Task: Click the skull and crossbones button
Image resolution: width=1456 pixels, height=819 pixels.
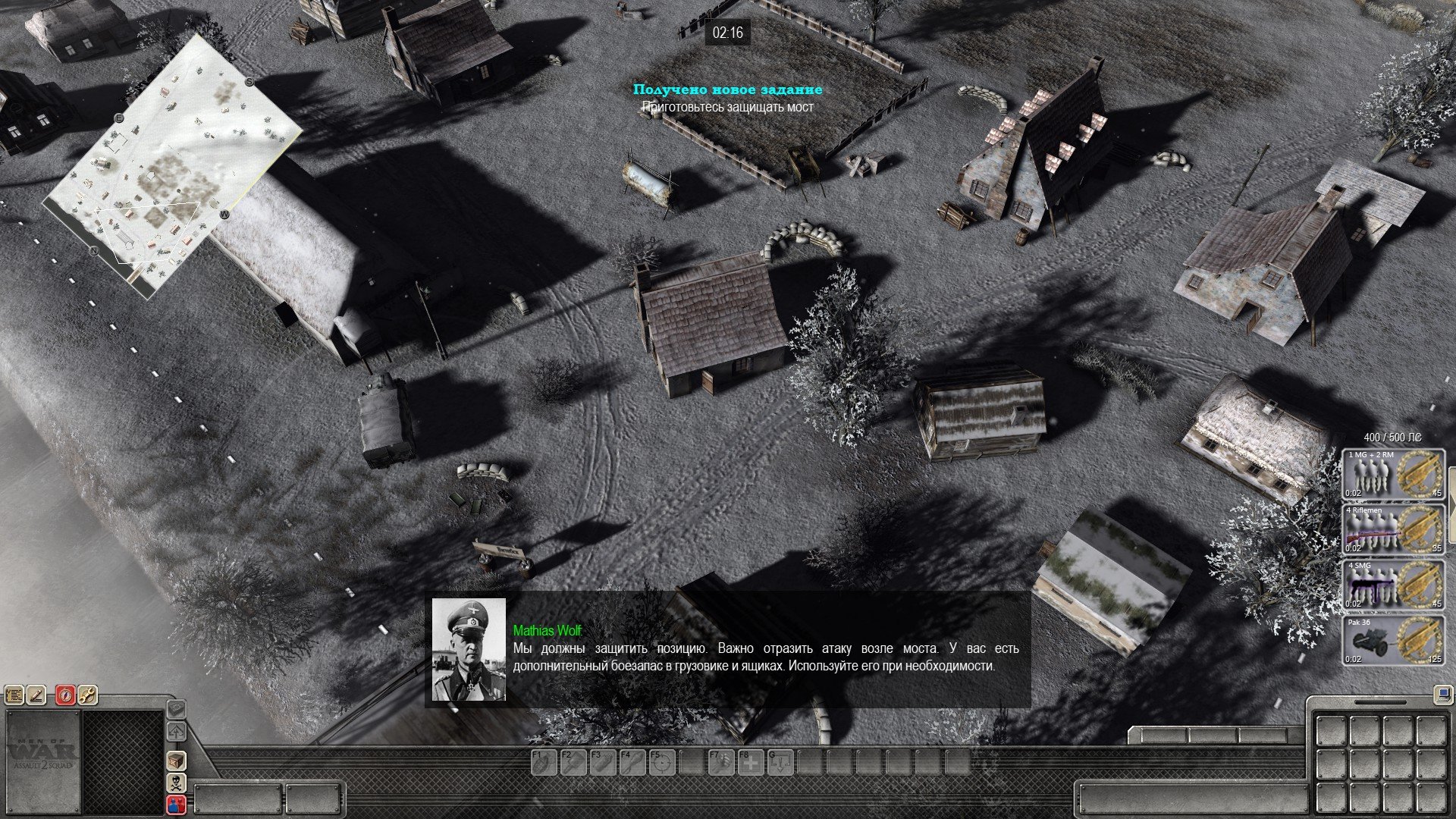Action: tap(176, 783)
